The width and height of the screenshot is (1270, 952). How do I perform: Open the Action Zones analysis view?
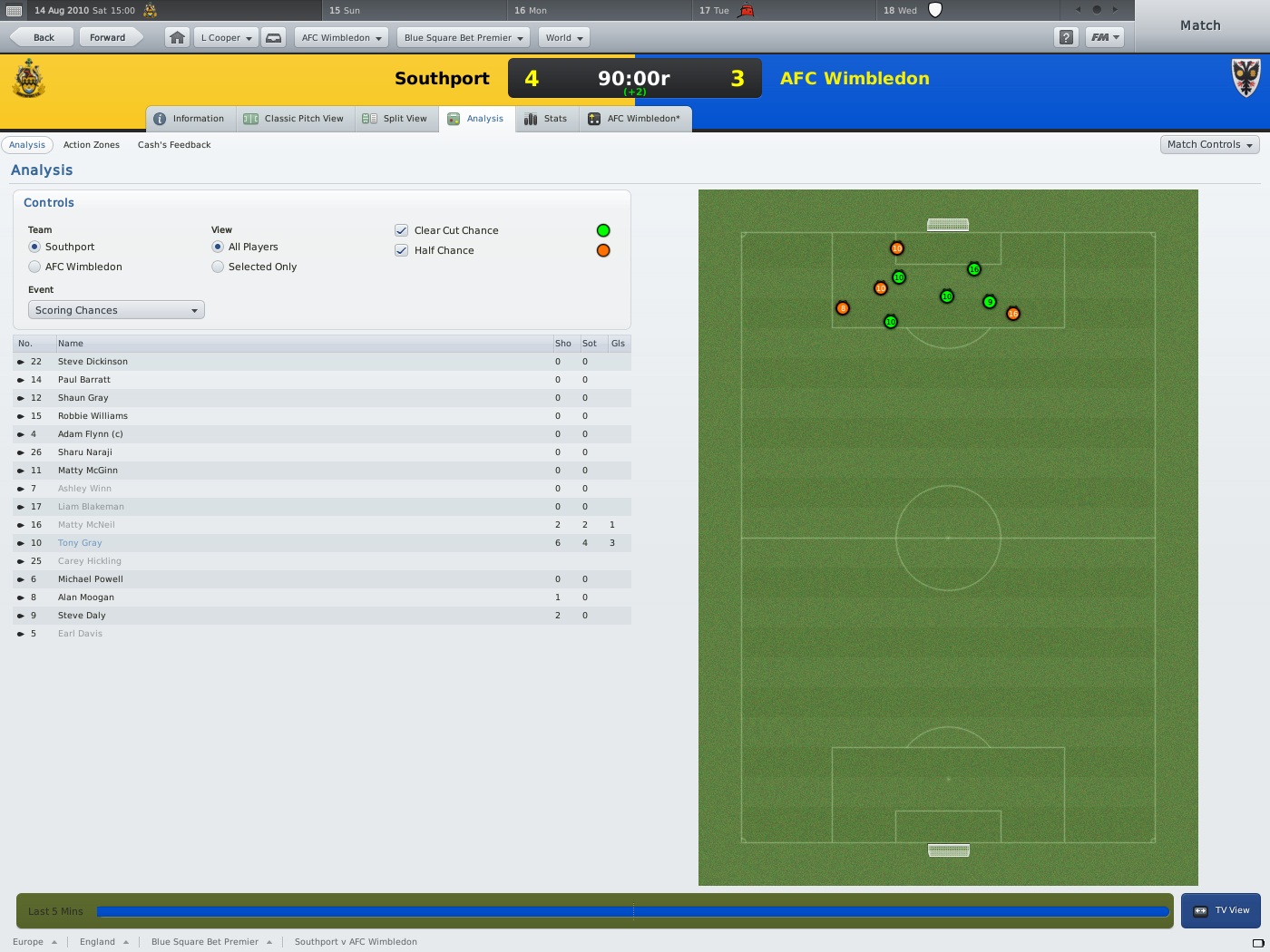point(92,144)
